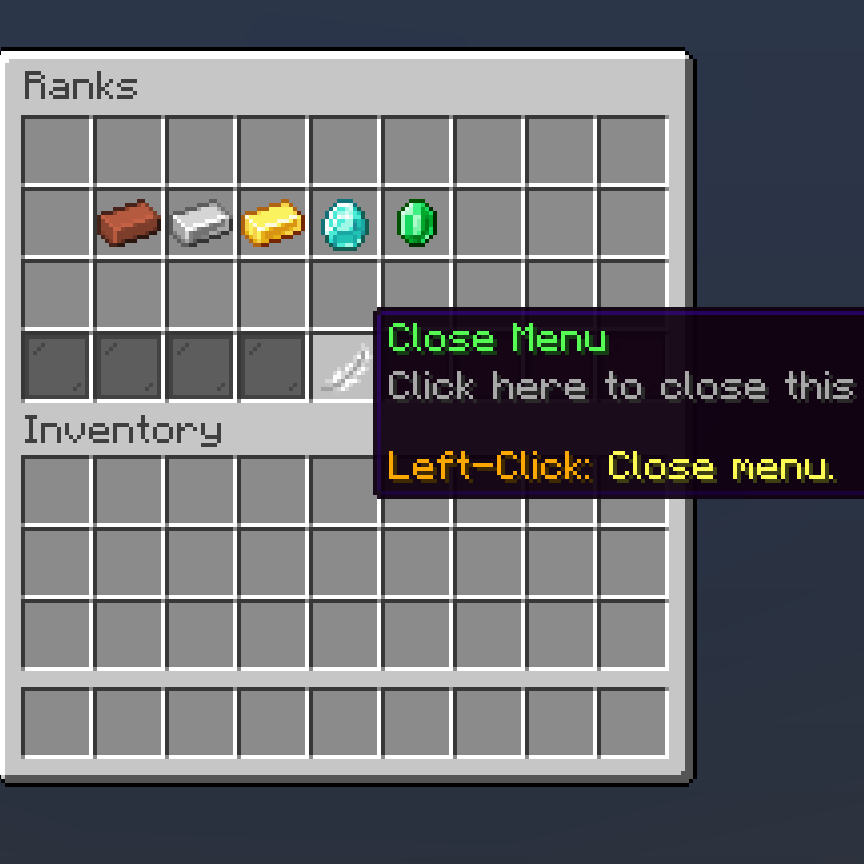Choose the emerald rank item
864x864 pixels.
[x=416, y=222]
